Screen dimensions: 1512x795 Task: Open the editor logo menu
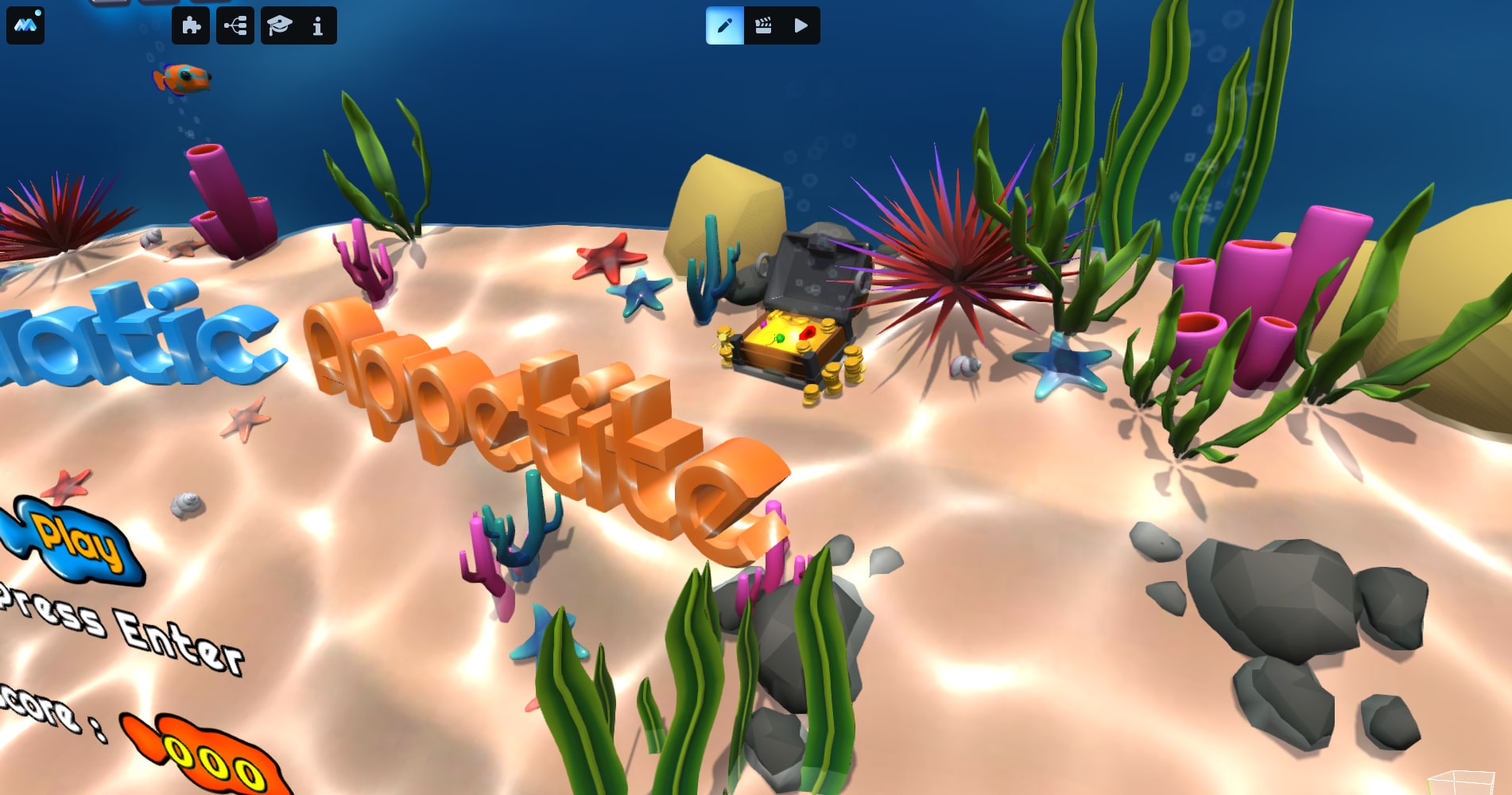point(25,25)
